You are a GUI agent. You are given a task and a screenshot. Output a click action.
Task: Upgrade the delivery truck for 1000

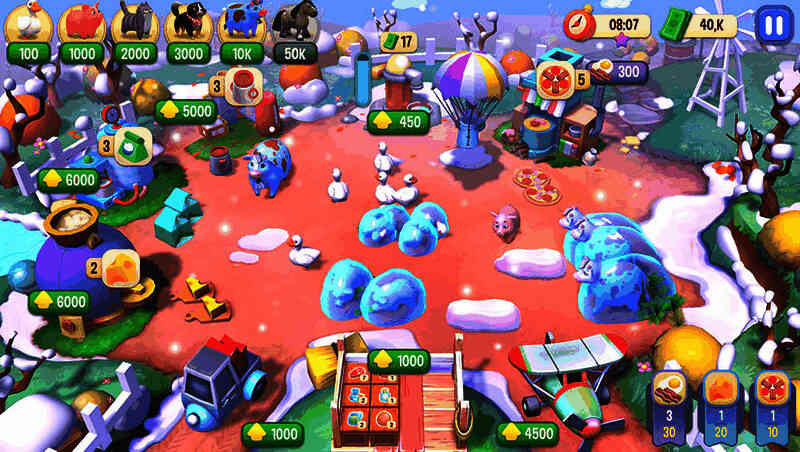point(272,433)
